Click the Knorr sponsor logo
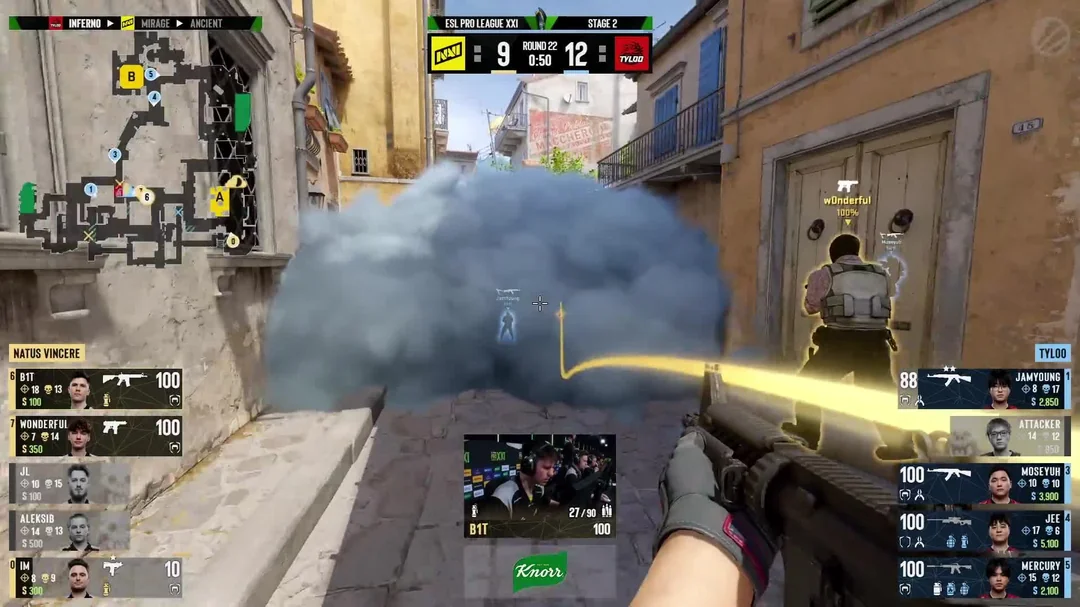The width and height of the screenshot is (1080, 607). click(x=539, y=571)
